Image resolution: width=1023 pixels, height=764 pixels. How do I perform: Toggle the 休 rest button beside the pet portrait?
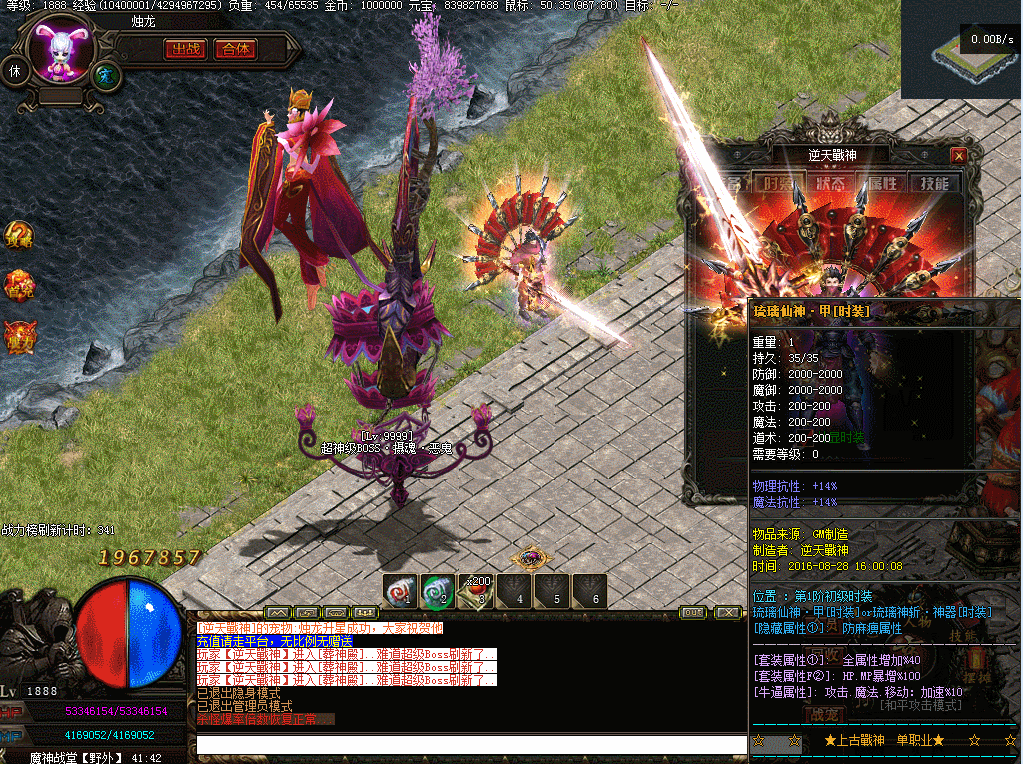coord(15,71)
